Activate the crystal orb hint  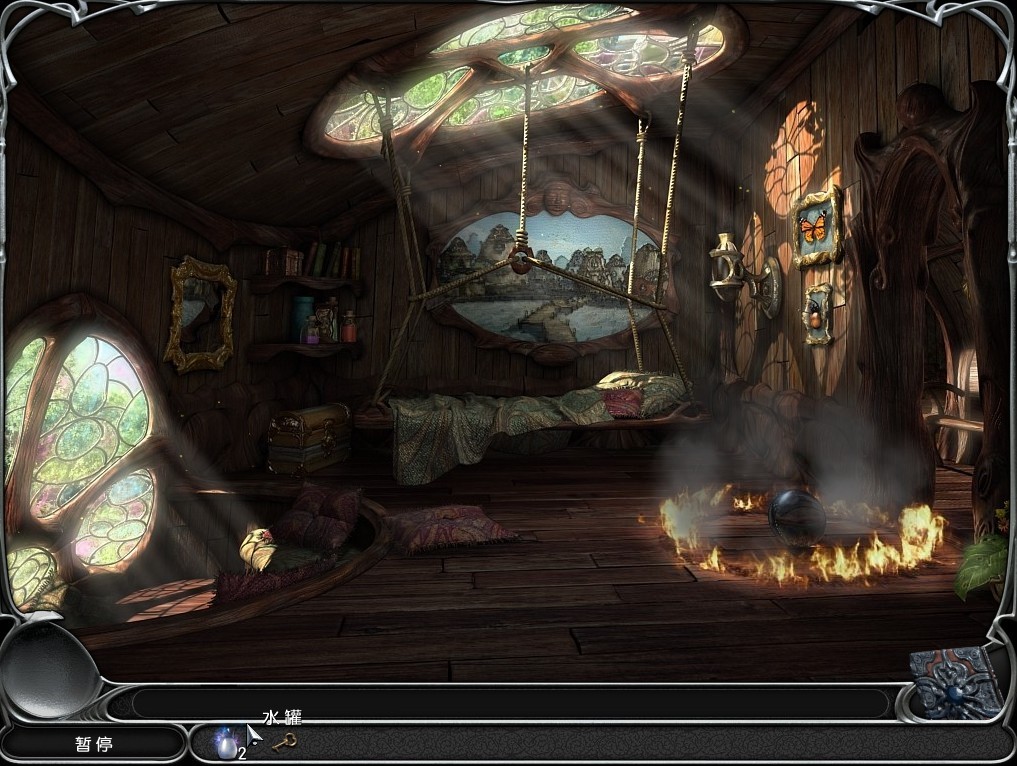(x=50, y=667)
